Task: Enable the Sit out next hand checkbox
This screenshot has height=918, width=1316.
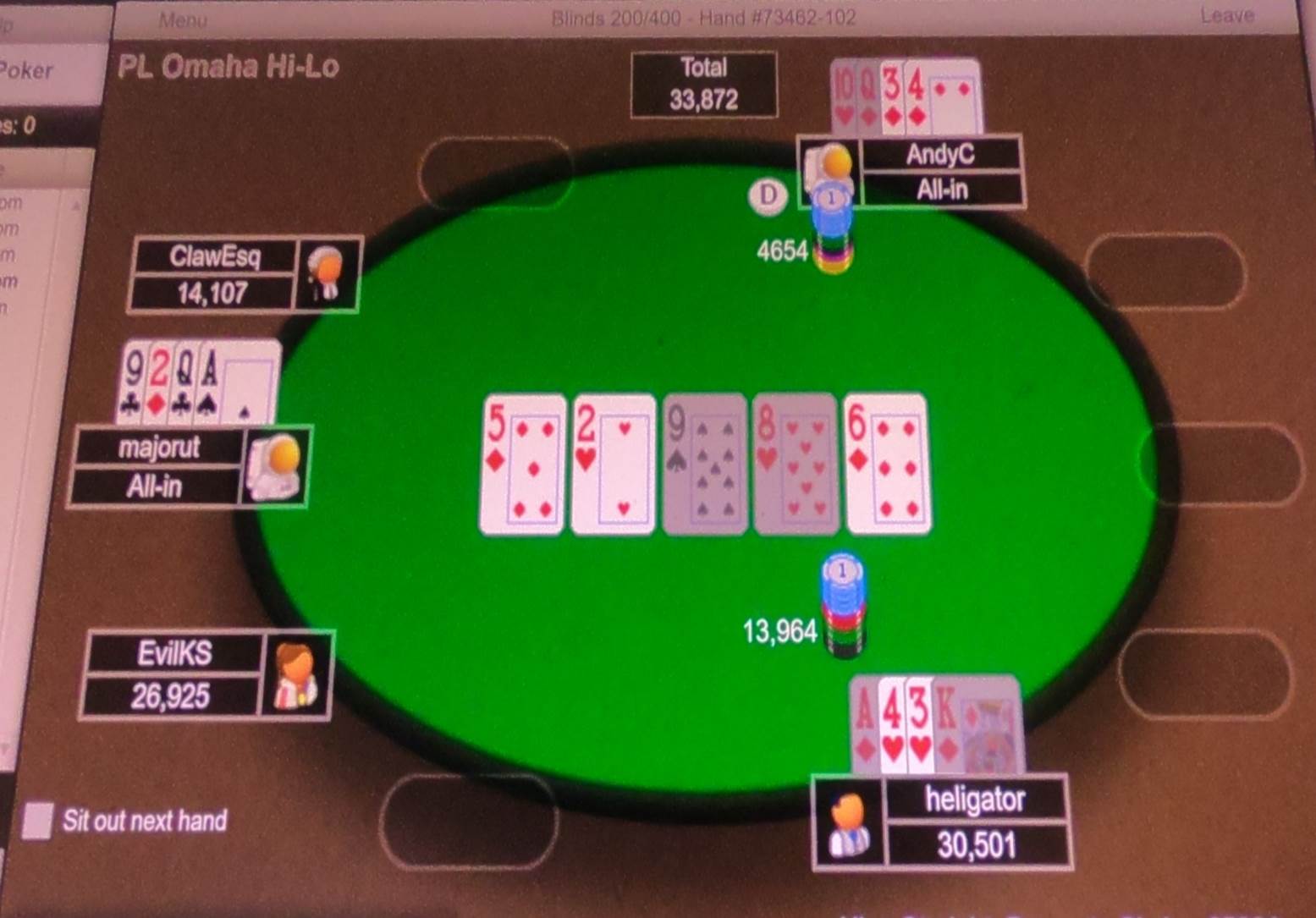Action: click(x=37, y=819)
